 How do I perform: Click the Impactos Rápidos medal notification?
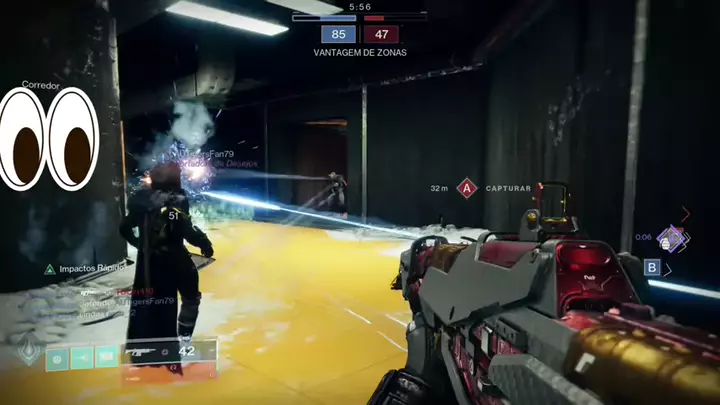pyautogui.click(x=88, y=269)
